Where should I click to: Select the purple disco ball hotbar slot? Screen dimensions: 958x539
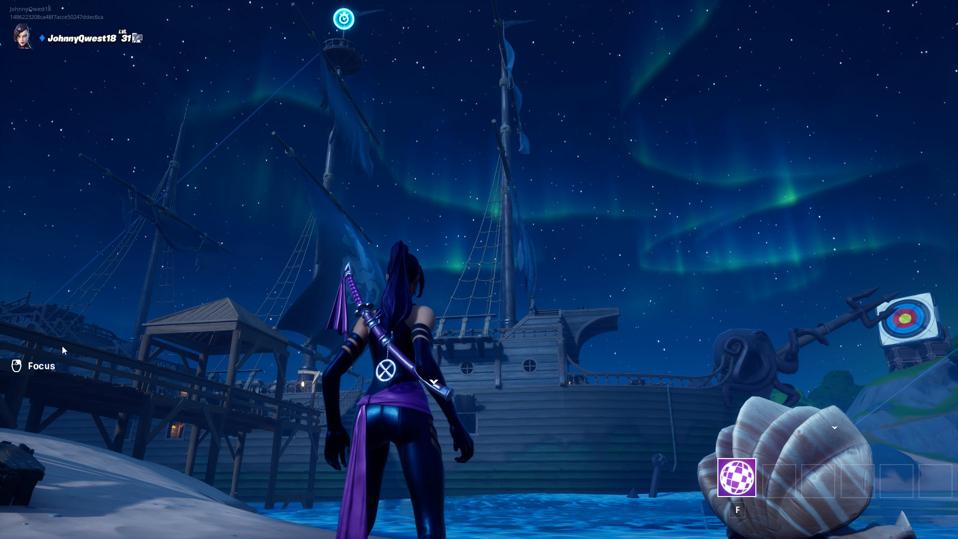[x=737, y=477]
